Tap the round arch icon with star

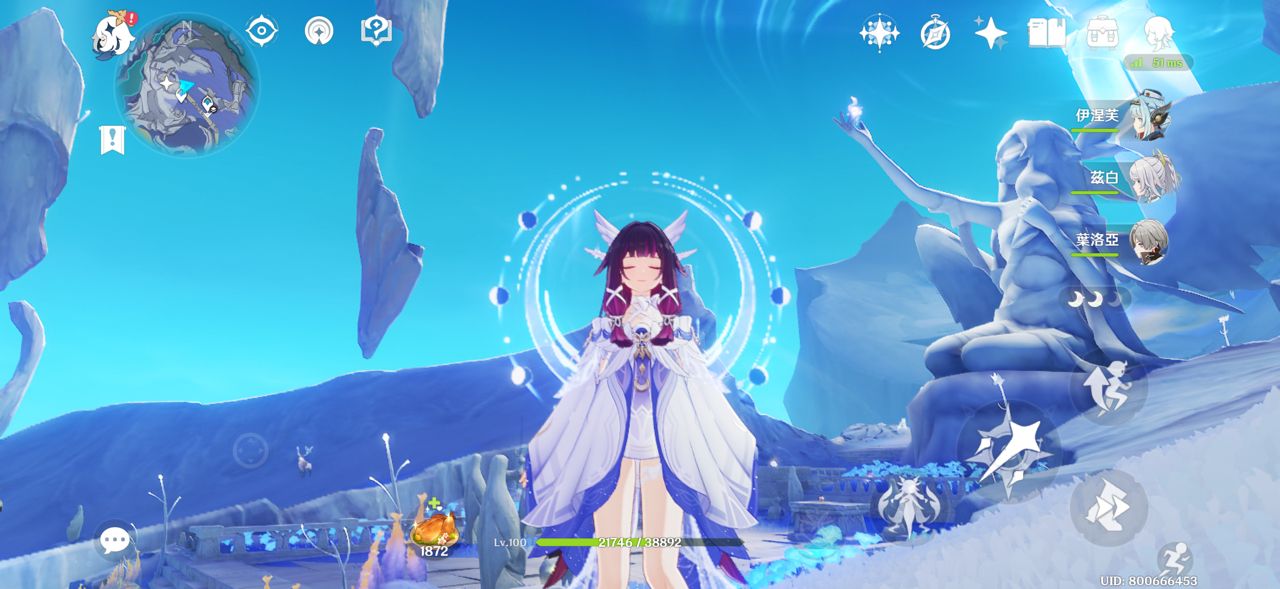pos(319,31)
